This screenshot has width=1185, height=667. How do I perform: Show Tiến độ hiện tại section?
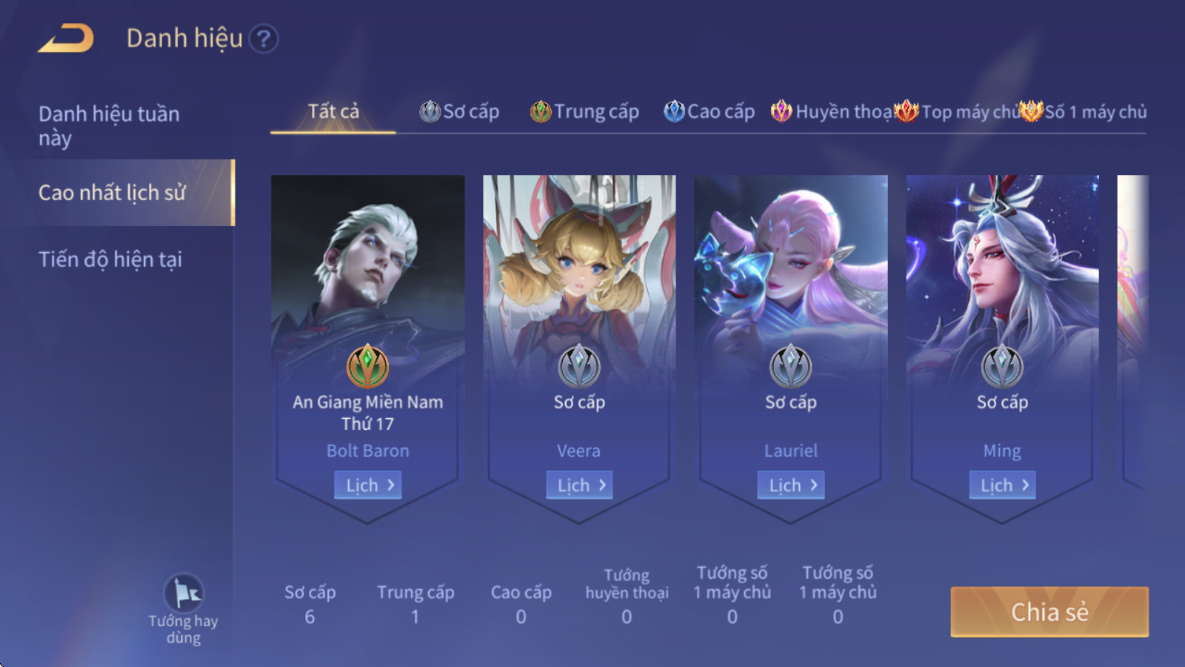tap(110, 260)
